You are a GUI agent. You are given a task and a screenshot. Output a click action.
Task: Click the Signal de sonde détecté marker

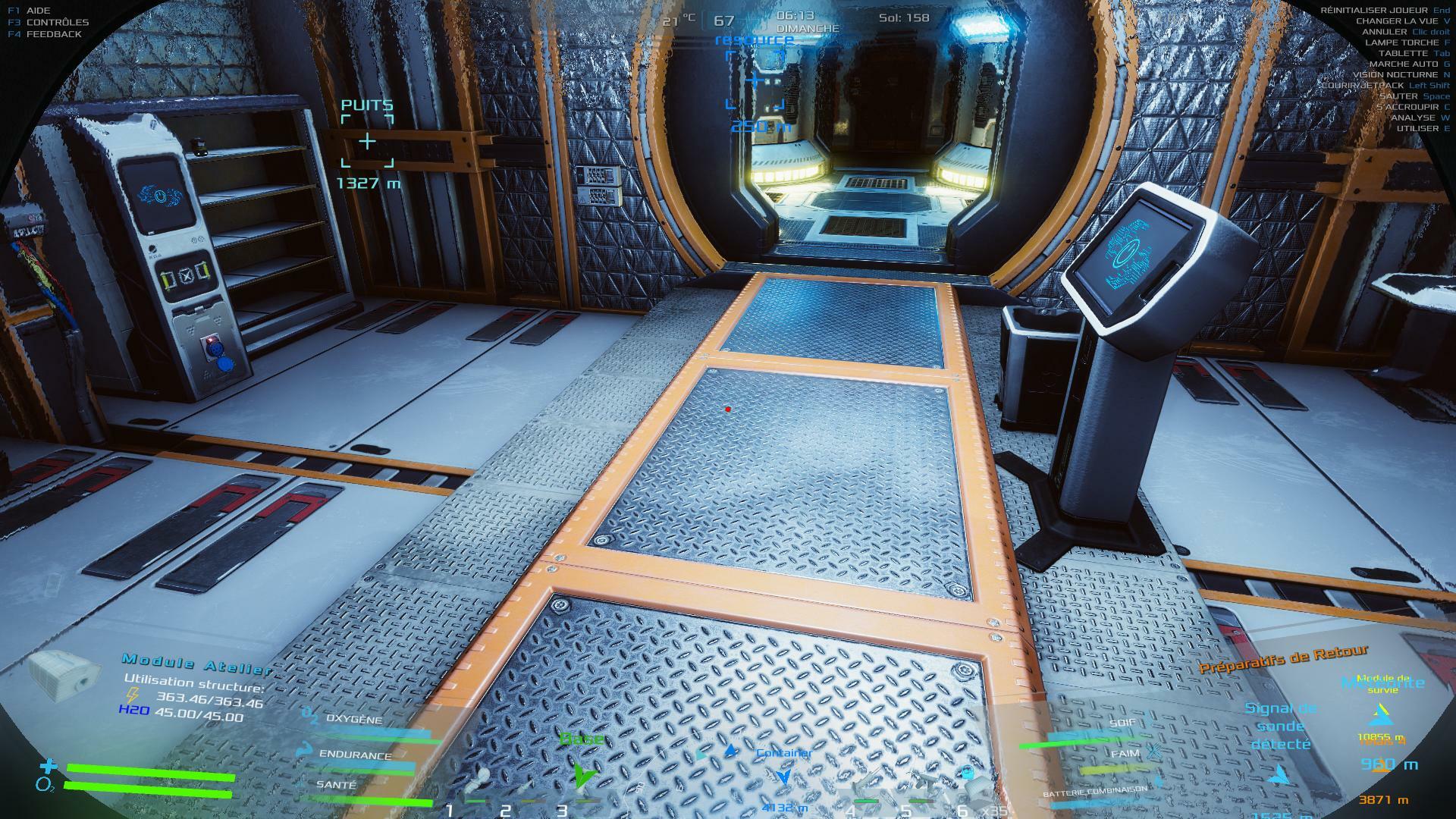point(1279,774)
